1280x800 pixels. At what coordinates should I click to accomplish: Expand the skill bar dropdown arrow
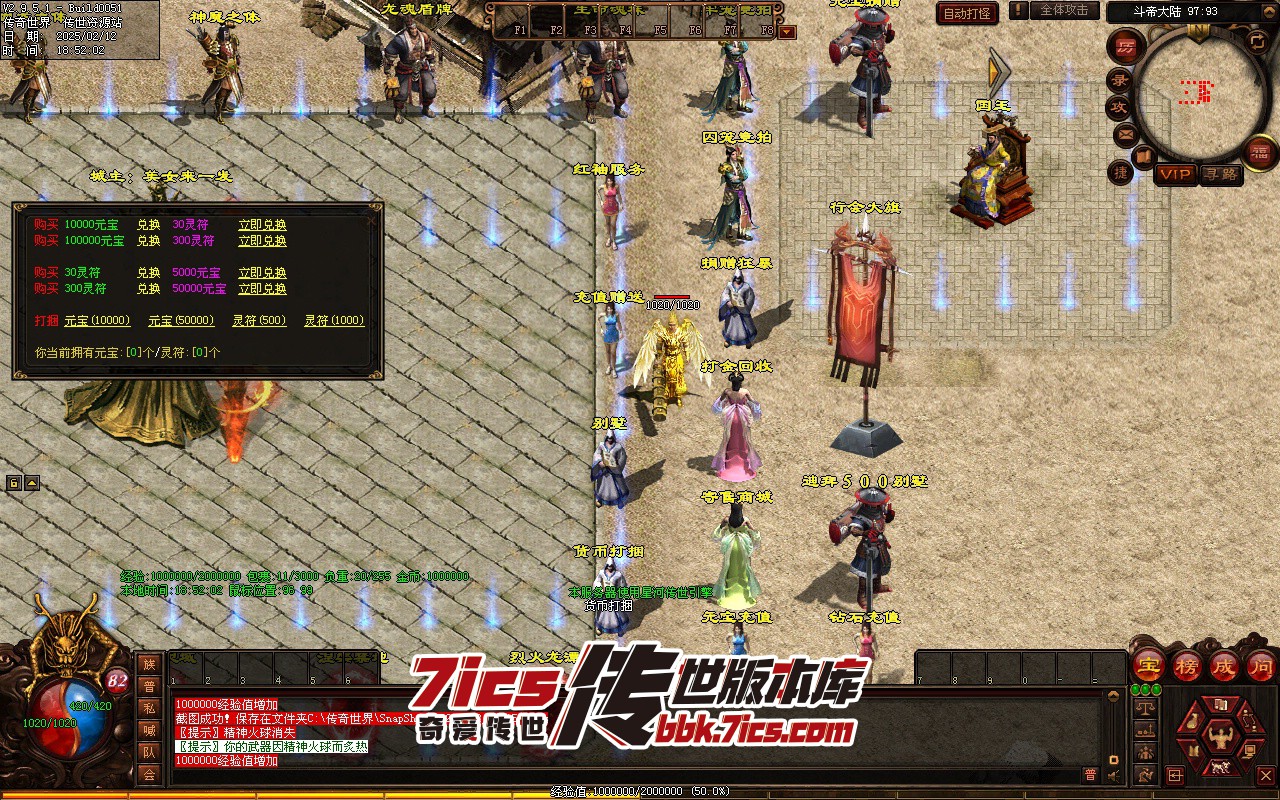[x=787, y=31]
